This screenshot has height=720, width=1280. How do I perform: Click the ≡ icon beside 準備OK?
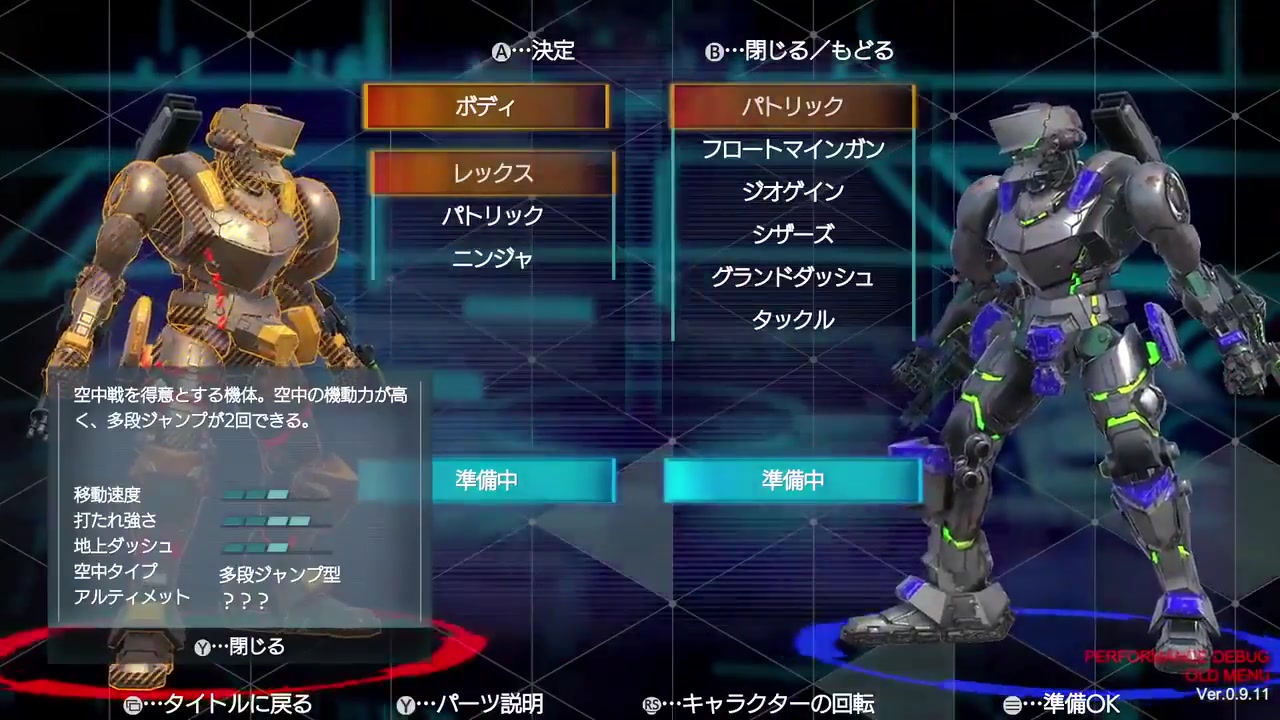tap(1013, 705)
